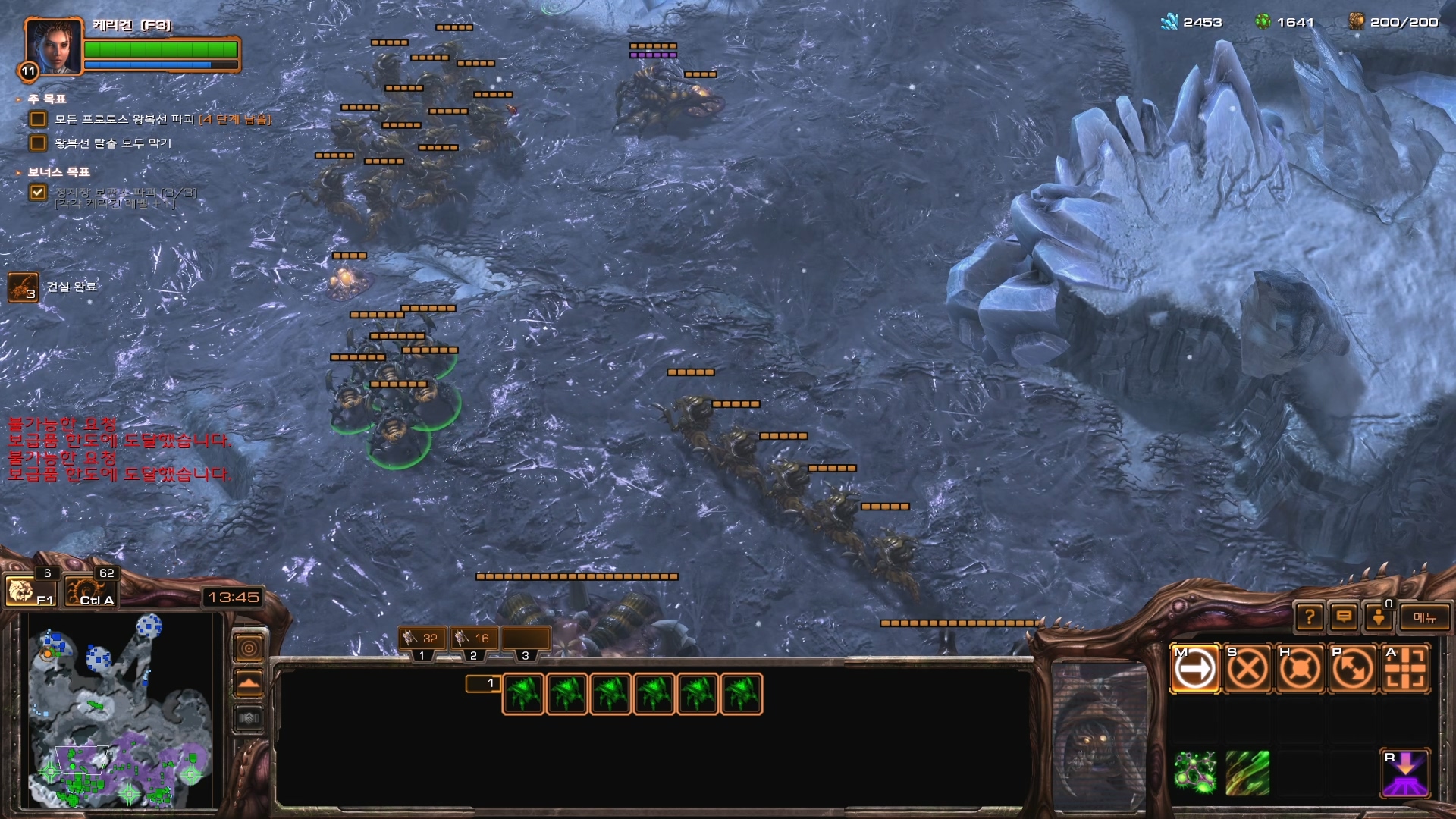
Task: Activate the purple Burrow ability
Action: 1404,773
